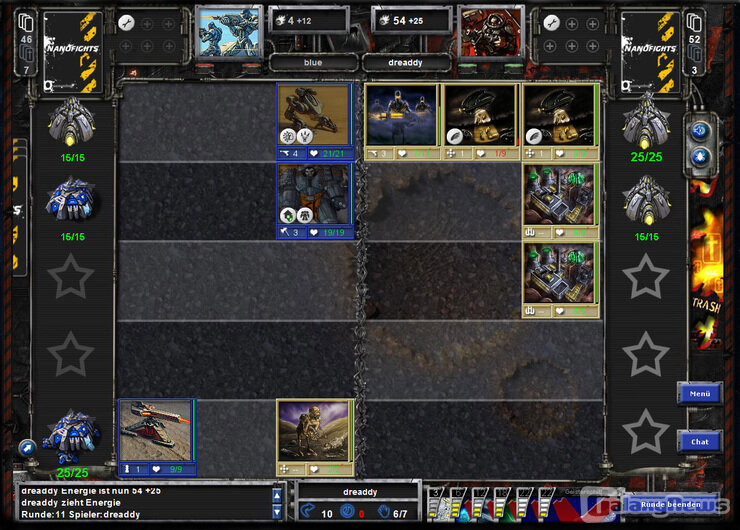End the turn with Runde beenden

pos(671,504)
